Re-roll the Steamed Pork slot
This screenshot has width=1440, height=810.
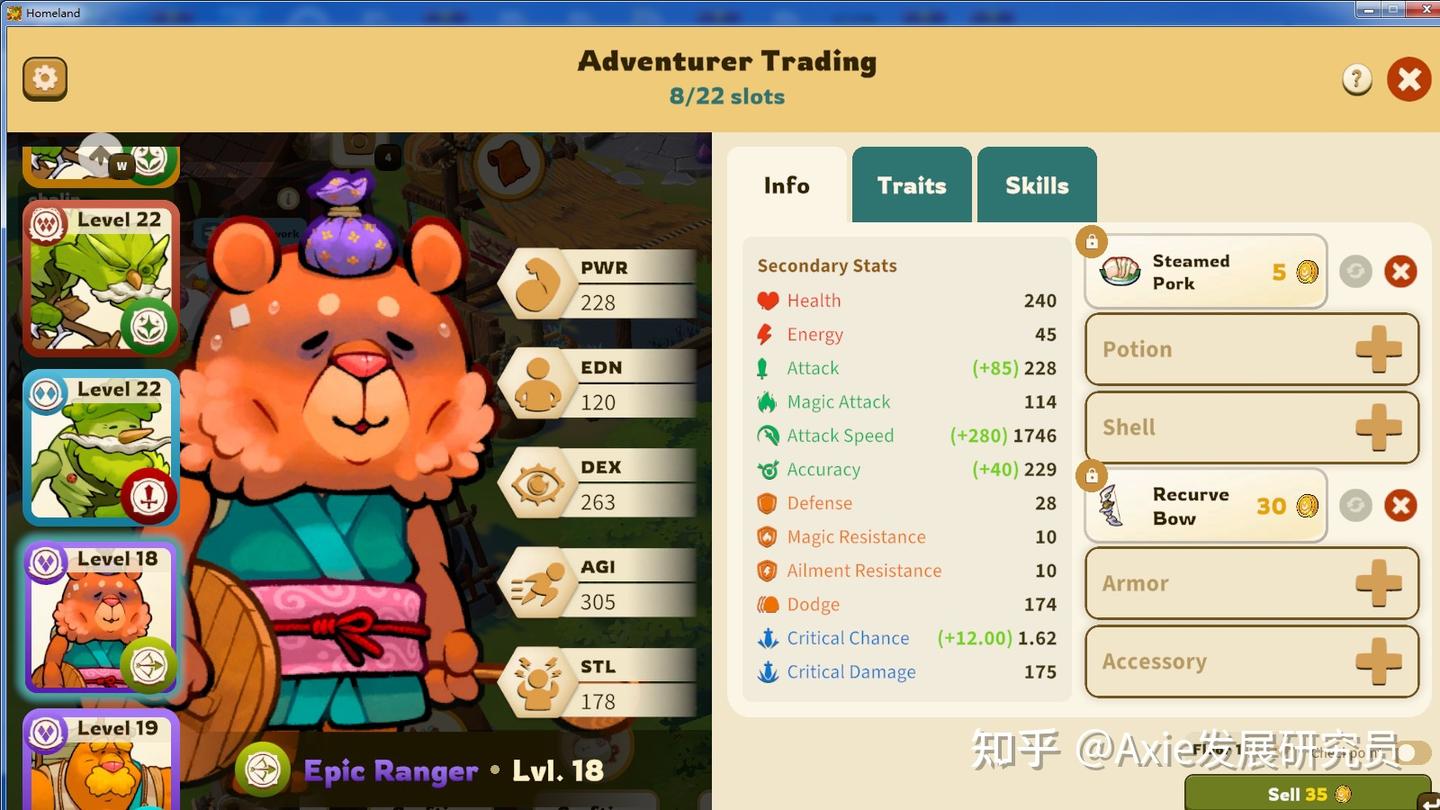[1356, 270]
